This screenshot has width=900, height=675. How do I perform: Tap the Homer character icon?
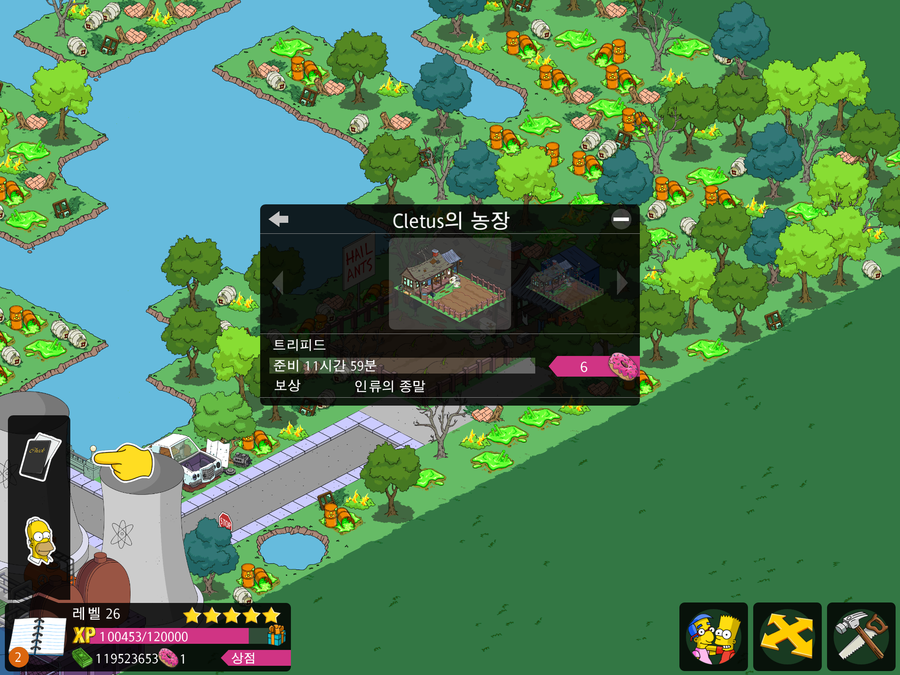click(x=41, y=541)
